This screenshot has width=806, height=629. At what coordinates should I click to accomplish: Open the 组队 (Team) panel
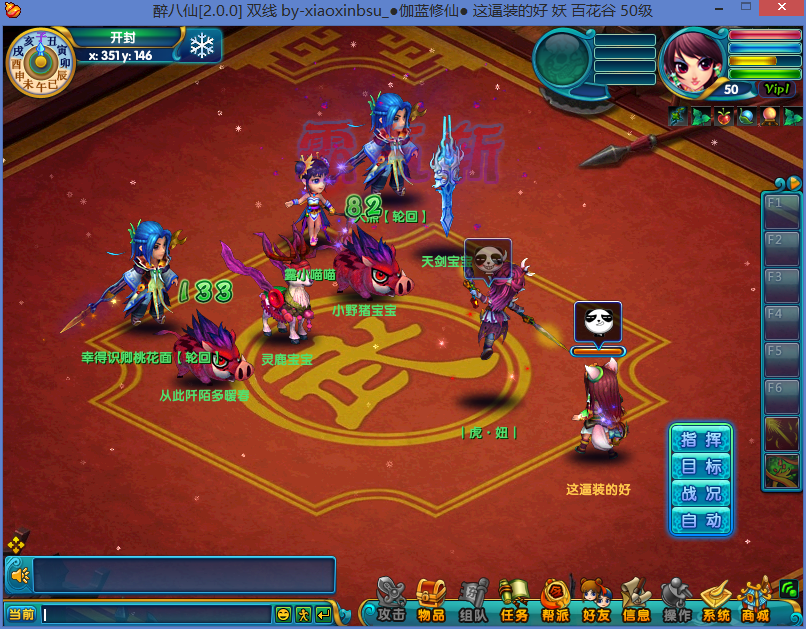pyautogui.click(x=473, y=603)
